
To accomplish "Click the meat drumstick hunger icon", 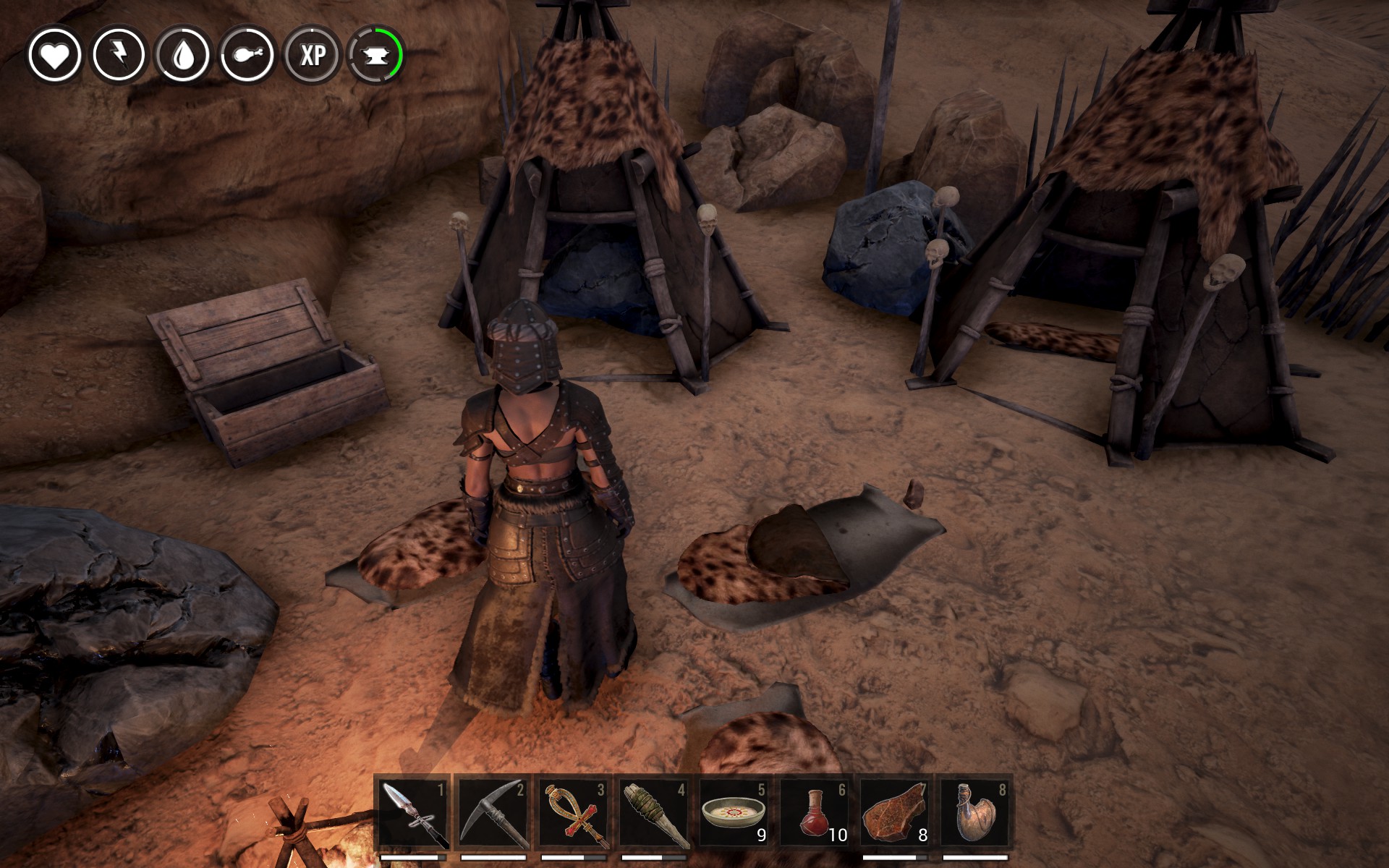I will 247,55.
